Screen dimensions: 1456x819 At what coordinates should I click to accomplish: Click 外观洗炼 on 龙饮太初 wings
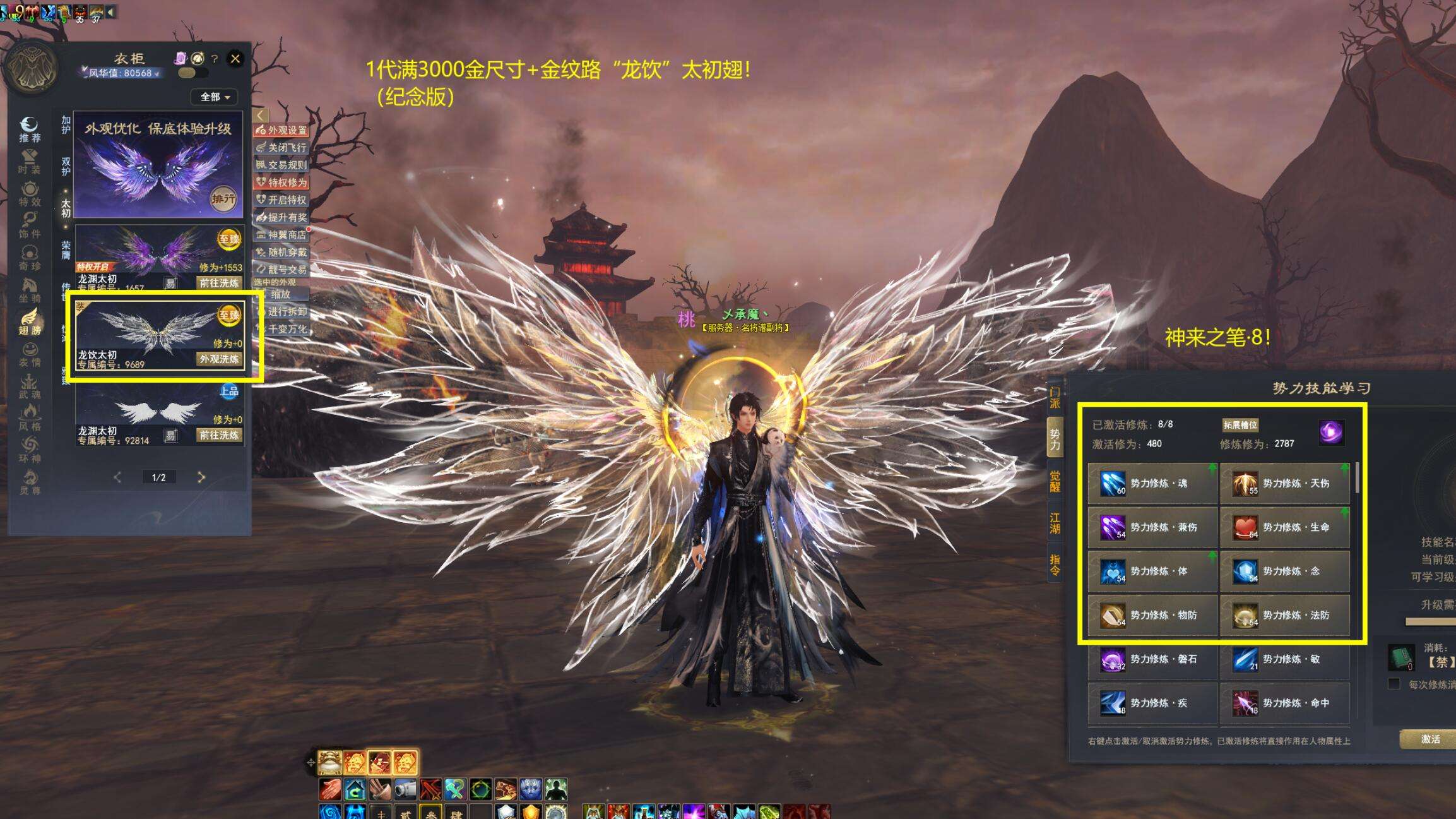[x=219, y=359]
